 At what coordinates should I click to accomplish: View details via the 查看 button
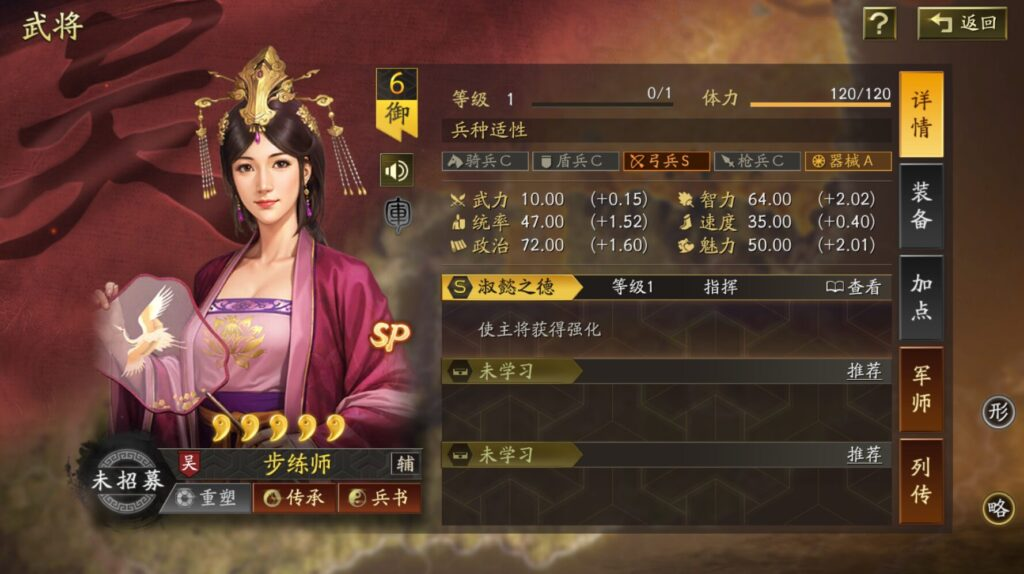(854, 287)
